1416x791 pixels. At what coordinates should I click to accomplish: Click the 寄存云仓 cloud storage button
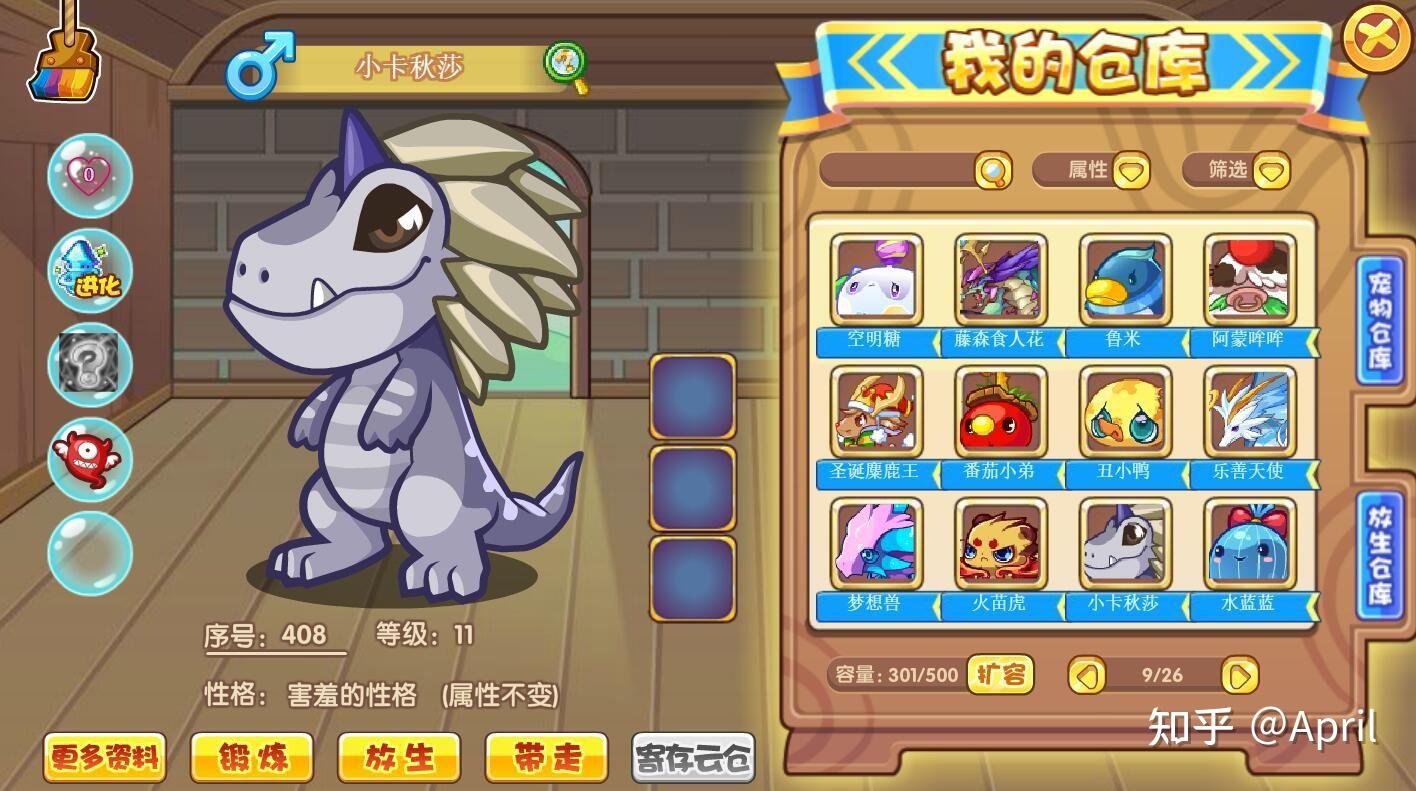point(693,757)
